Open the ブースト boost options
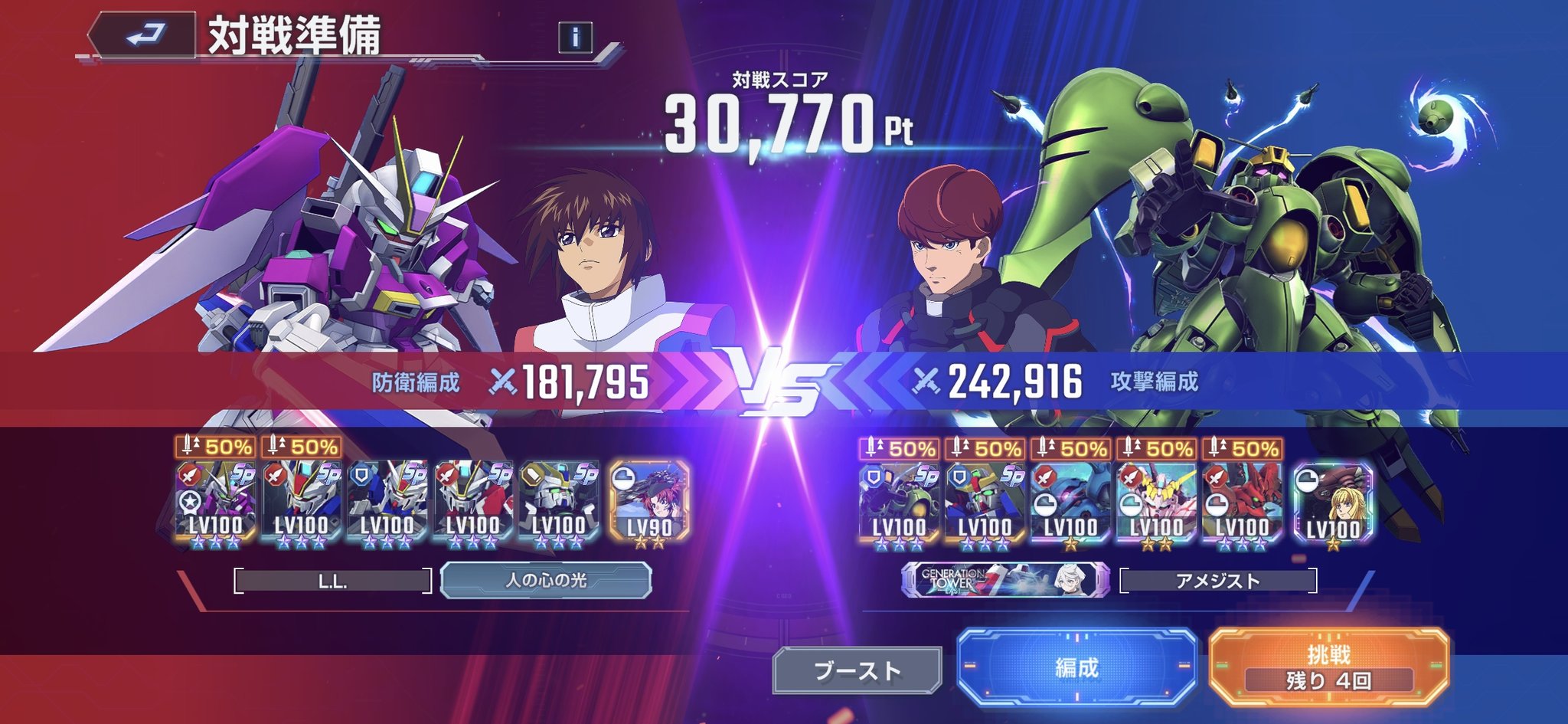This screenshot has width=1568, height=724. (857, 670)
